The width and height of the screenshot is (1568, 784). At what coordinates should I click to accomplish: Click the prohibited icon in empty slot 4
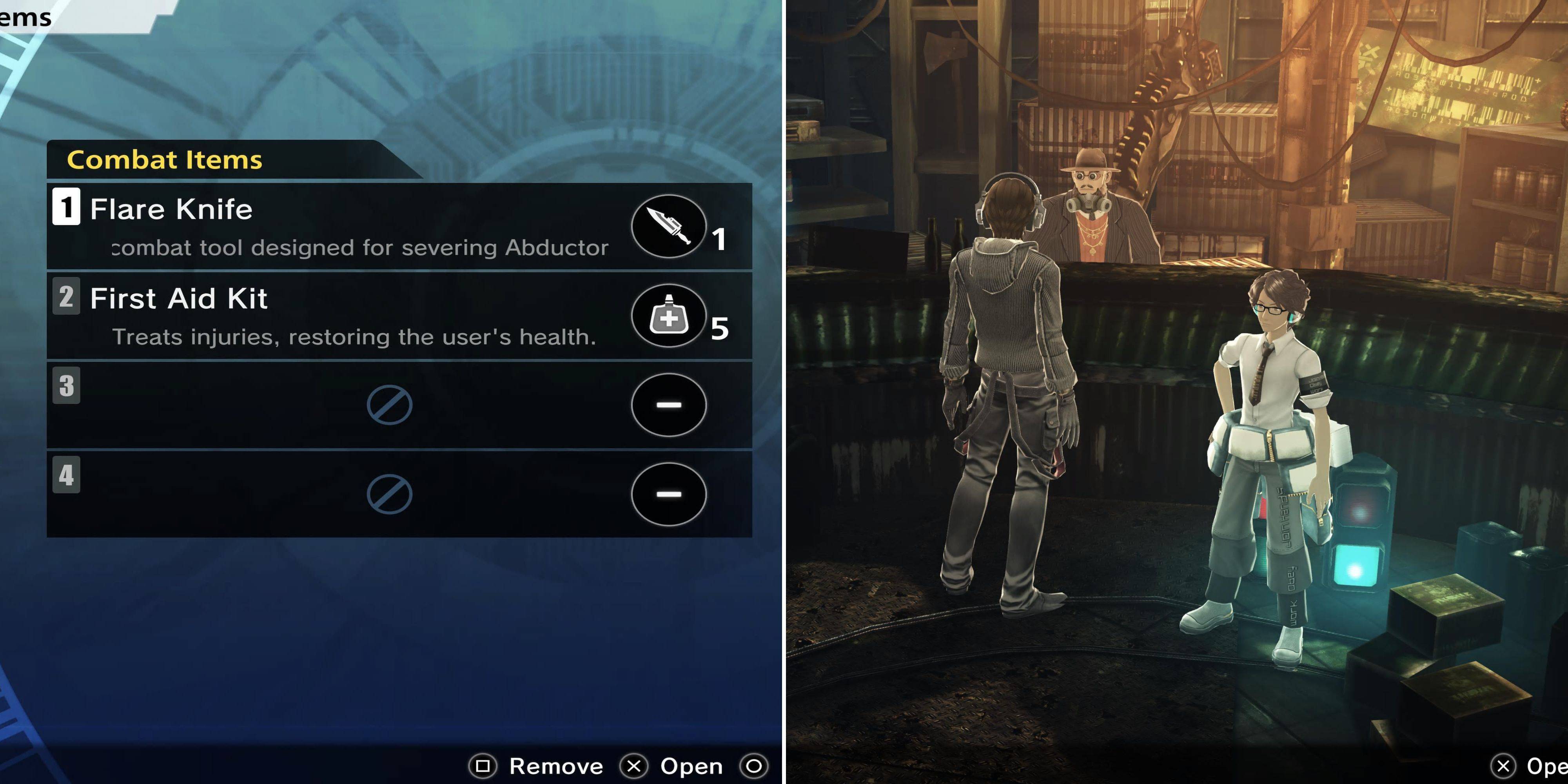point(390,494)
